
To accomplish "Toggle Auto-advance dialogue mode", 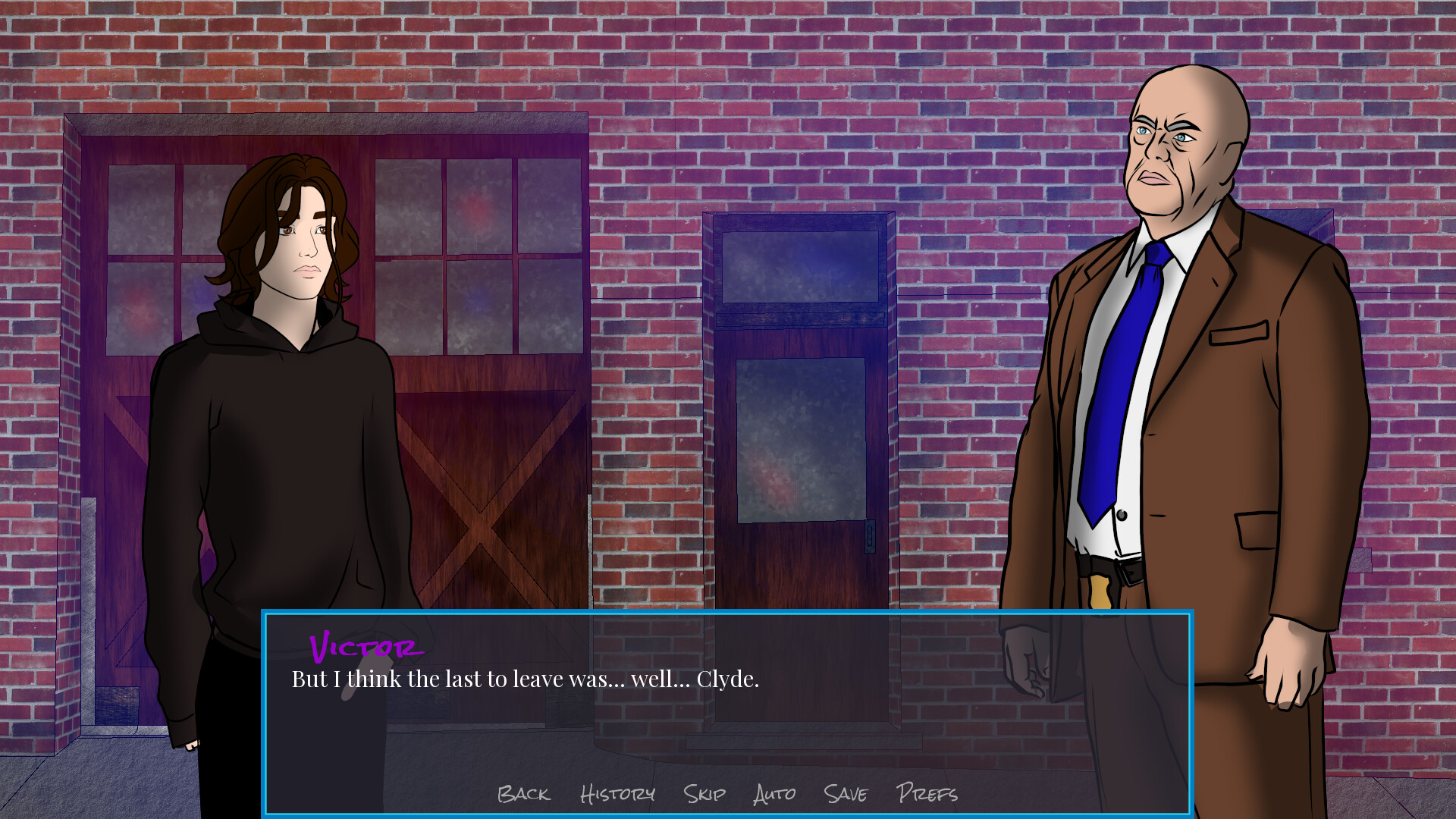I will click(774, 795).
